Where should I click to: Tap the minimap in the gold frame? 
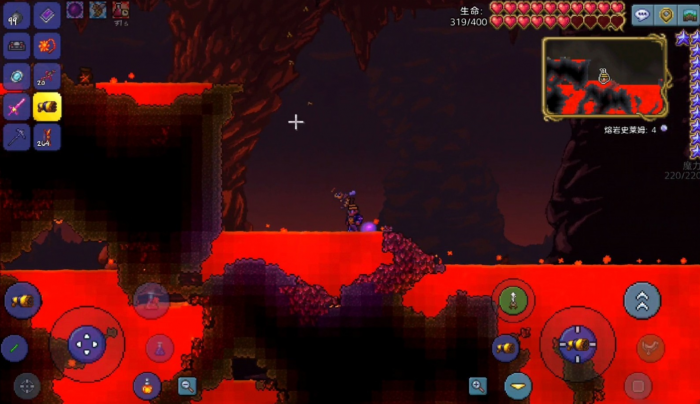pos(605,76)
